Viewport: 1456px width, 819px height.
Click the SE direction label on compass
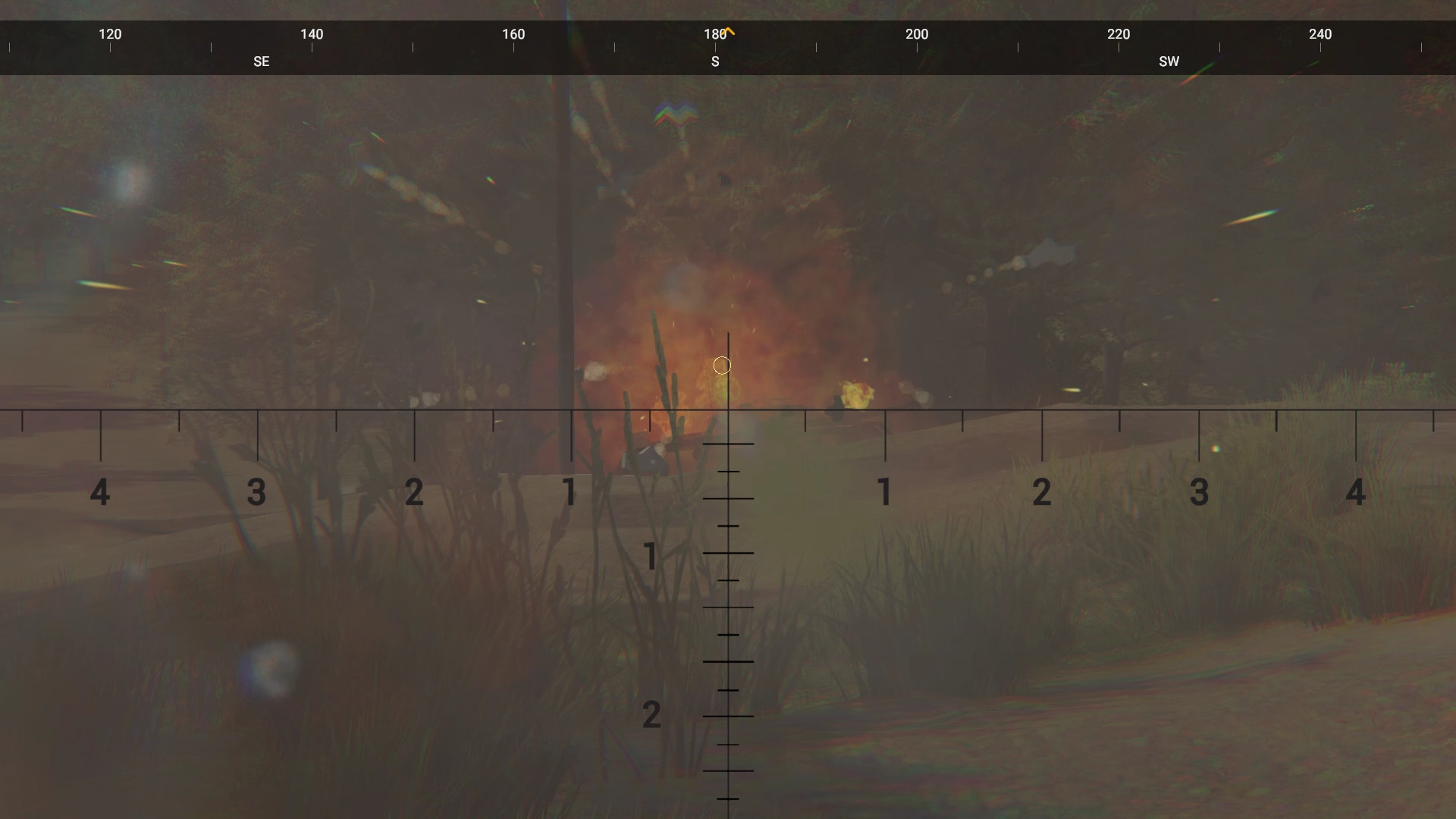pyautogui.click(x=261, y=61)
